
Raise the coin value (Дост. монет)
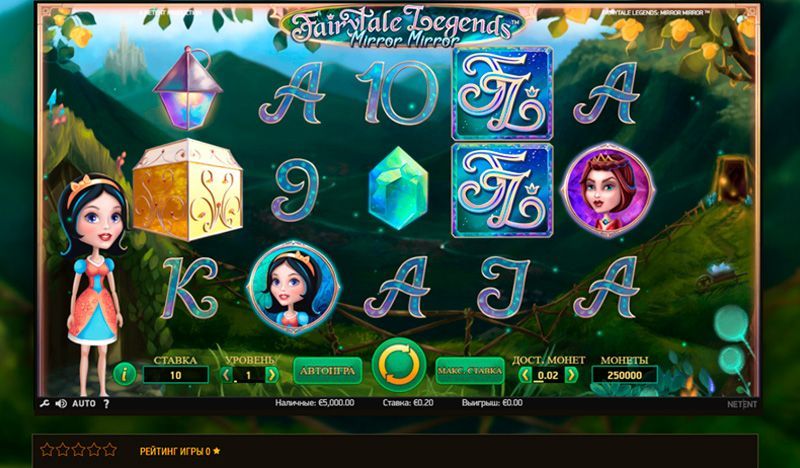pyautogui.click(x=572, y=375)
